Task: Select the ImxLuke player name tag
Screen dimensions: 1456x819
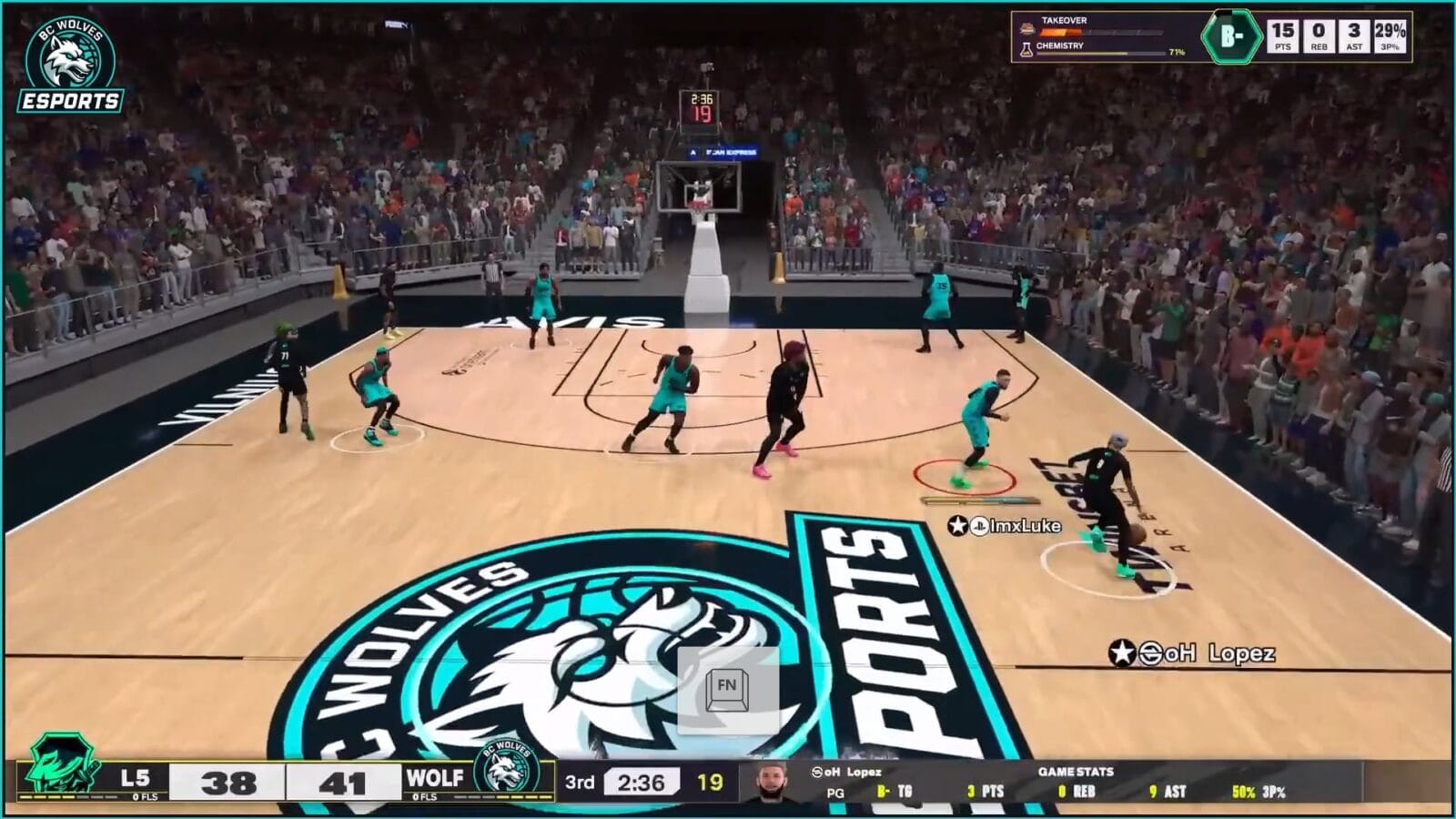Action: 1006,525
